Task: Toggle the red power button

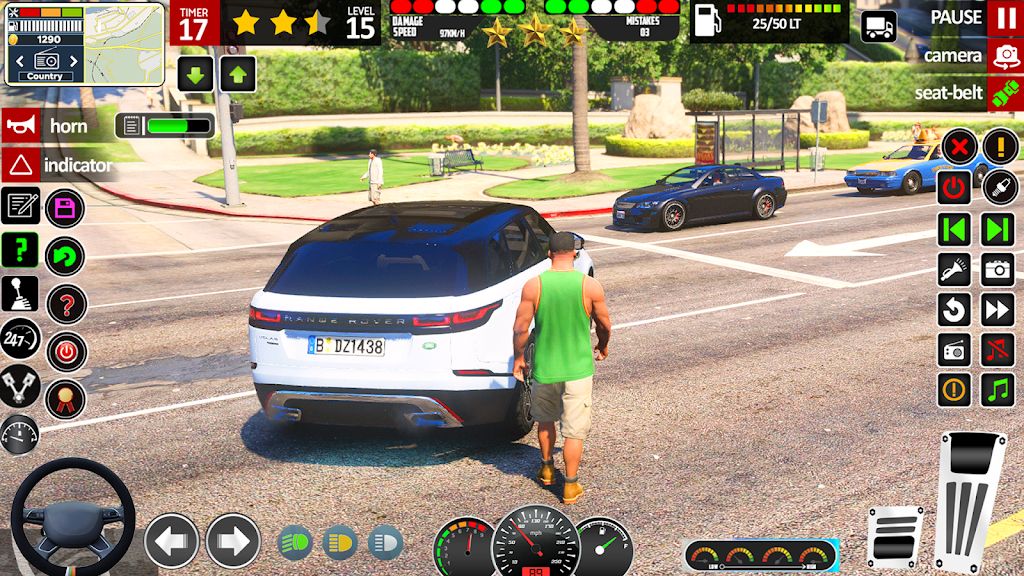Action: pyautogui.click(x=955, y=188)
